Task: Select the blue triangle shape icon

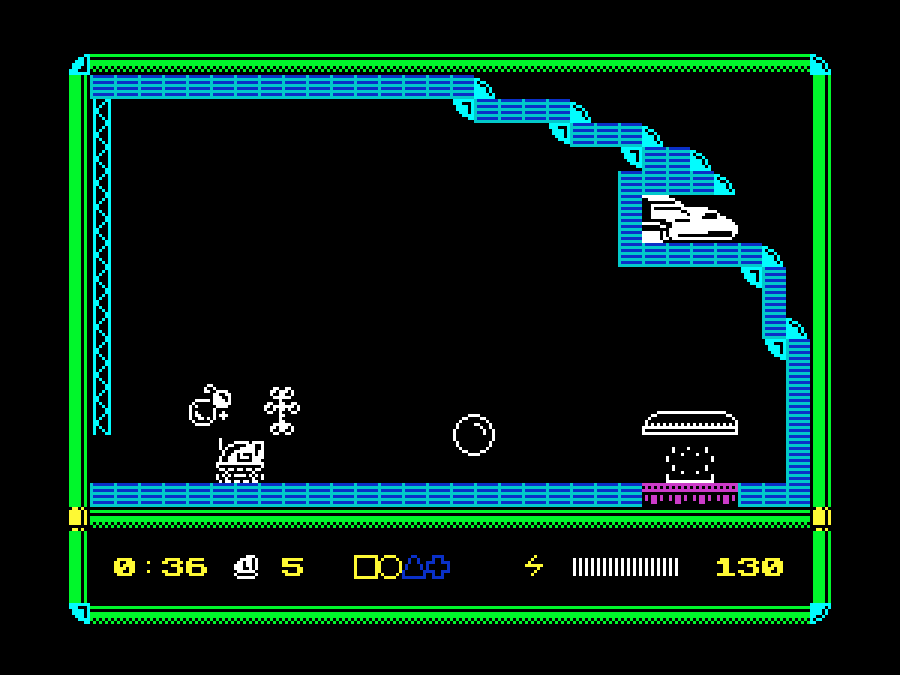Action: pyautogui.click(x=414, y=567)
